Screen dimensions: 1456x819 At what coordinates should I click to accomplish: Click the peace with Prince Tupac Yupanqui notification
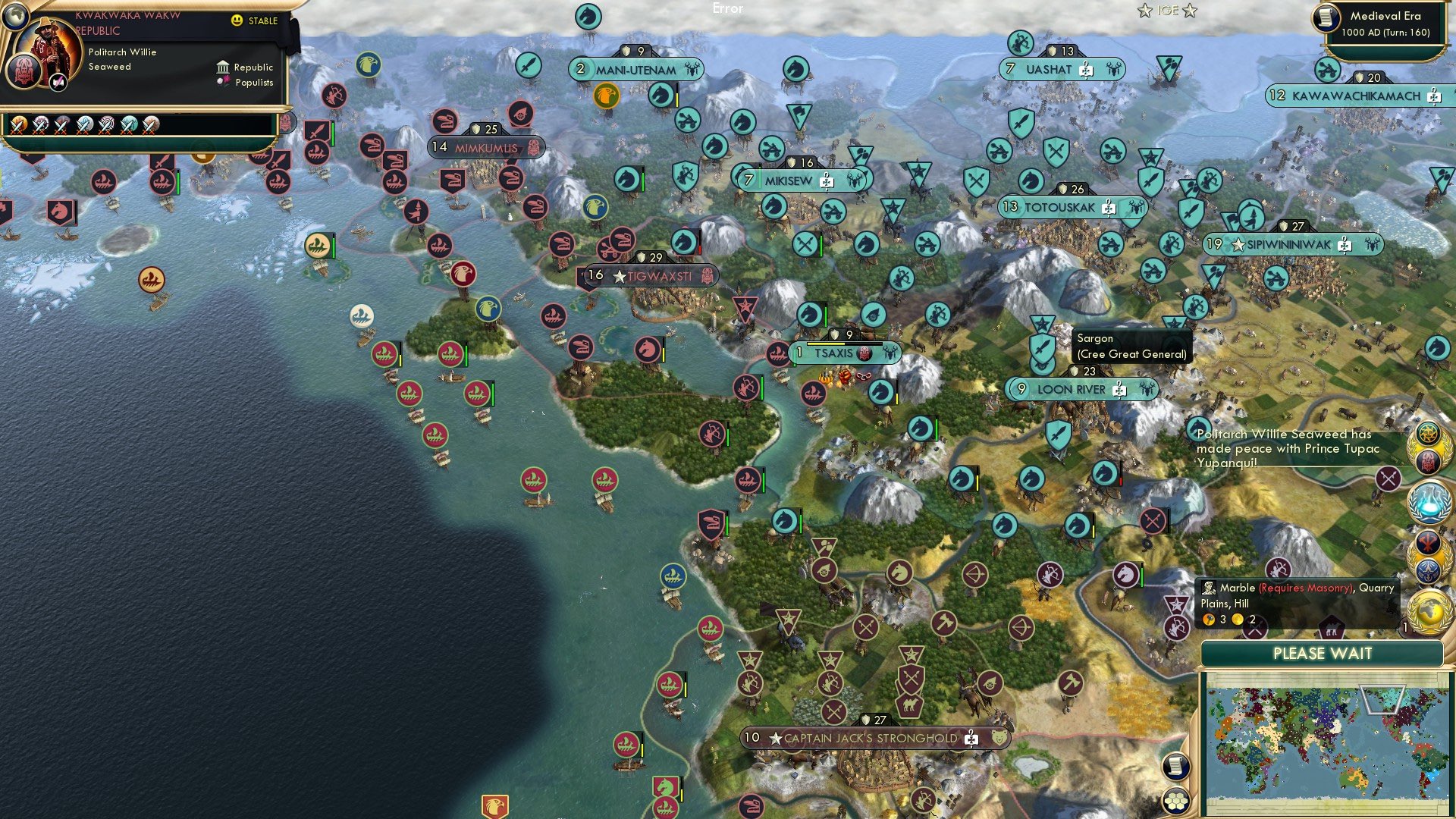click(1289, 449)
